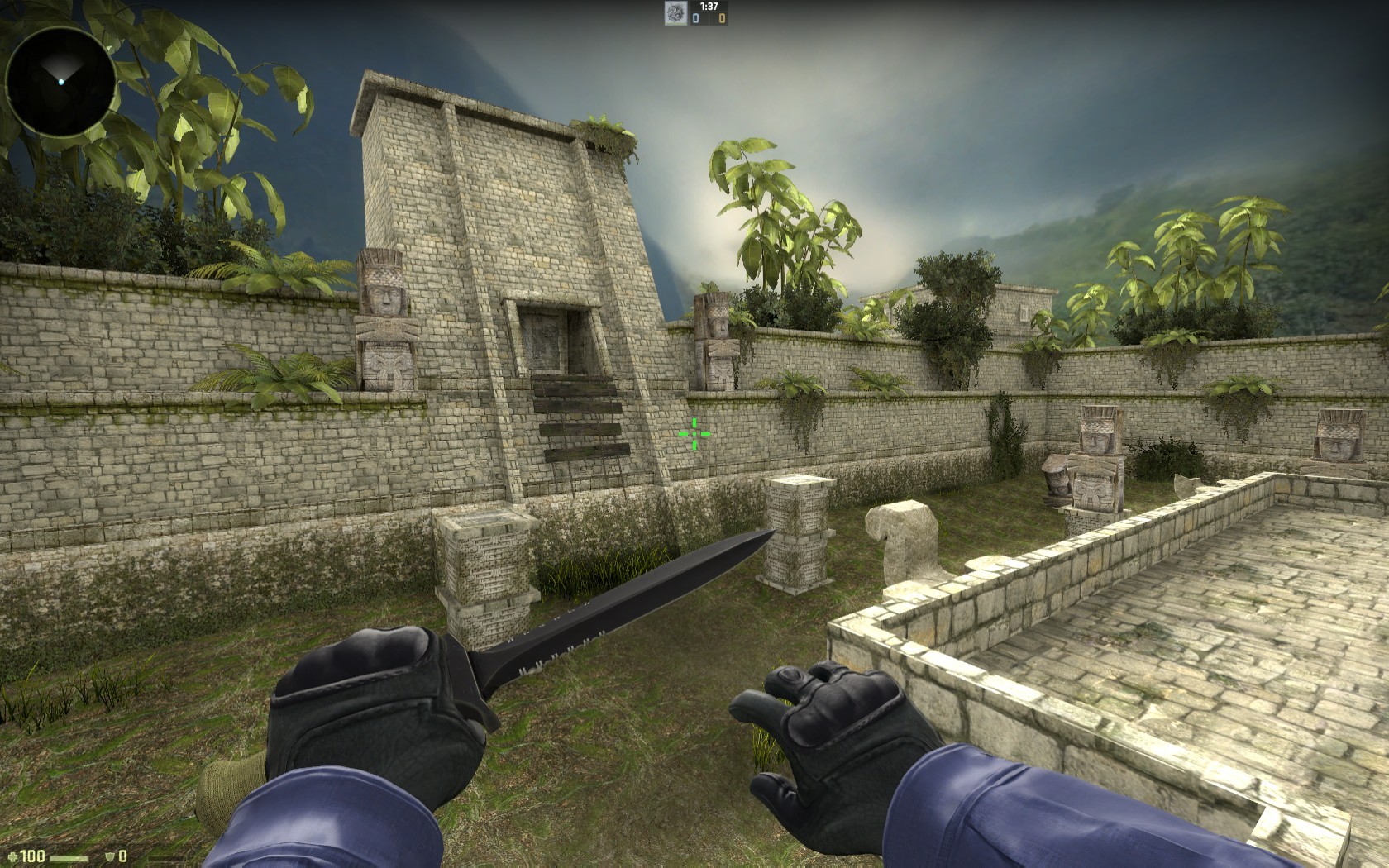Viewport: 1389px width, 868px height.
Task: Click the armor shield icon
Action: 108,856
